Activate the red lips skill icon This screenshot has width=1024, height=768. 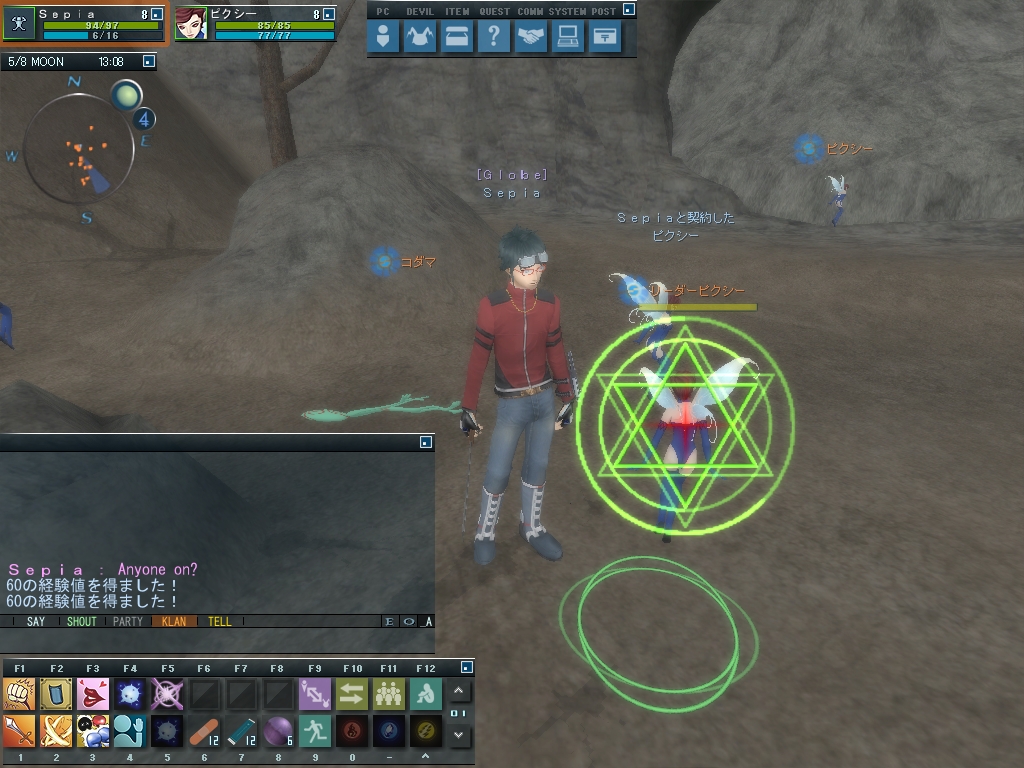coord(93,693)
